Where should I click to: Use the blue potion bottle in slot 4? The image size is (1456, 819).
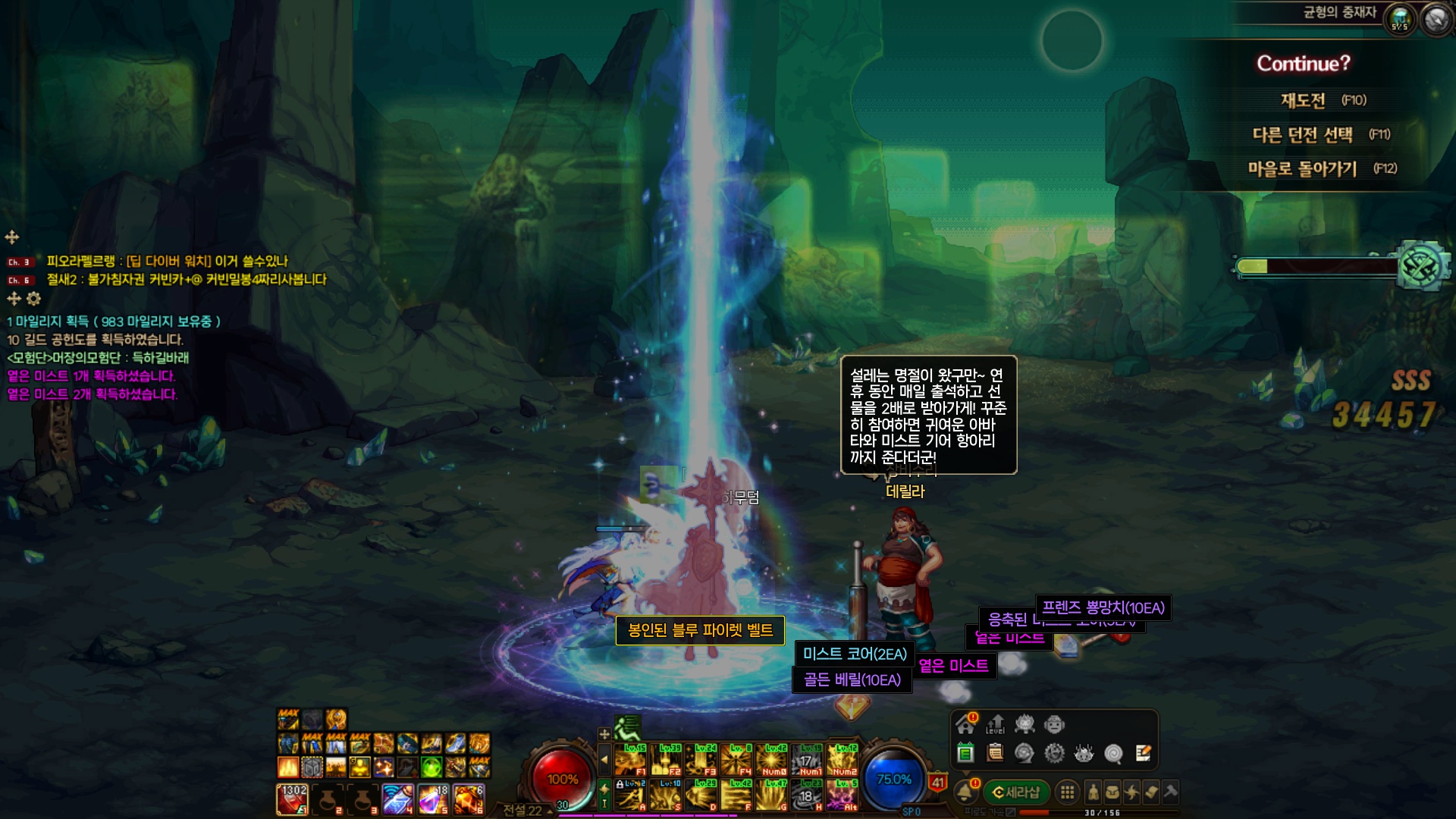click(x=397, y=799)
